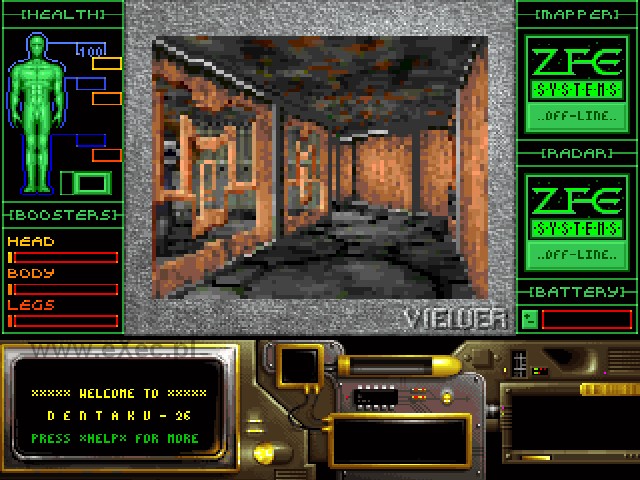
Task: Select the Legs booster bar
Action: click(x=62, y=321)
